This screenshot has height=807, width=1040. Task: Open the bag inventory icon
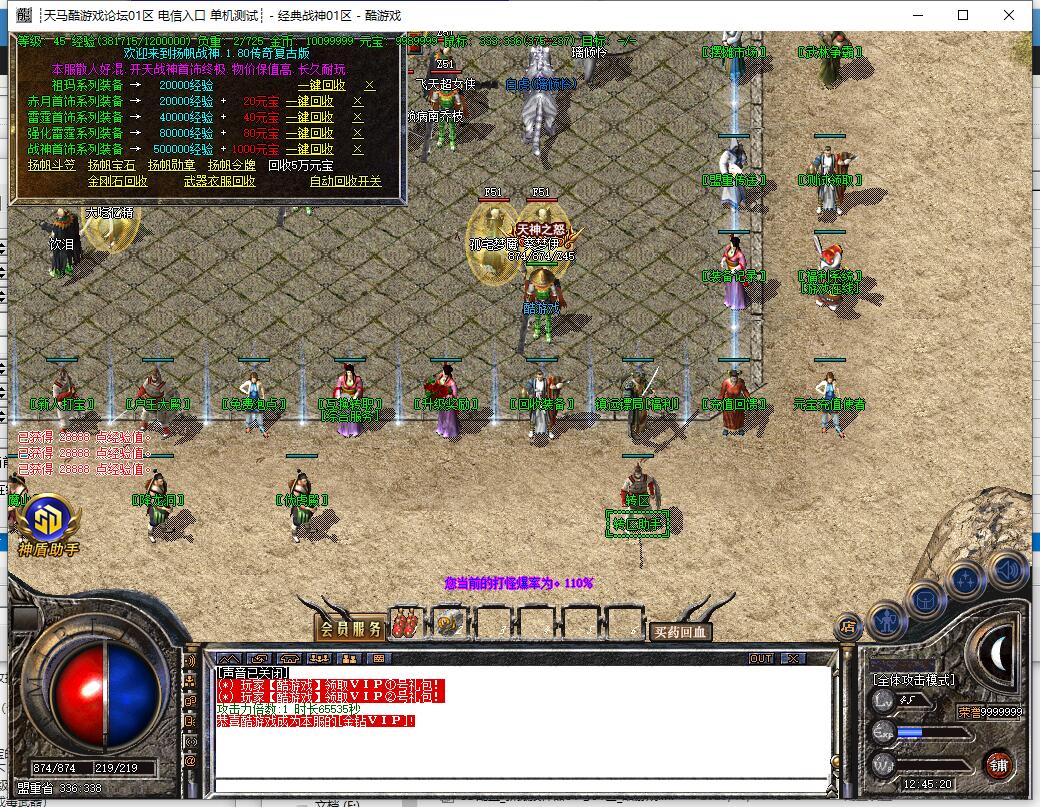pos(926,598)
